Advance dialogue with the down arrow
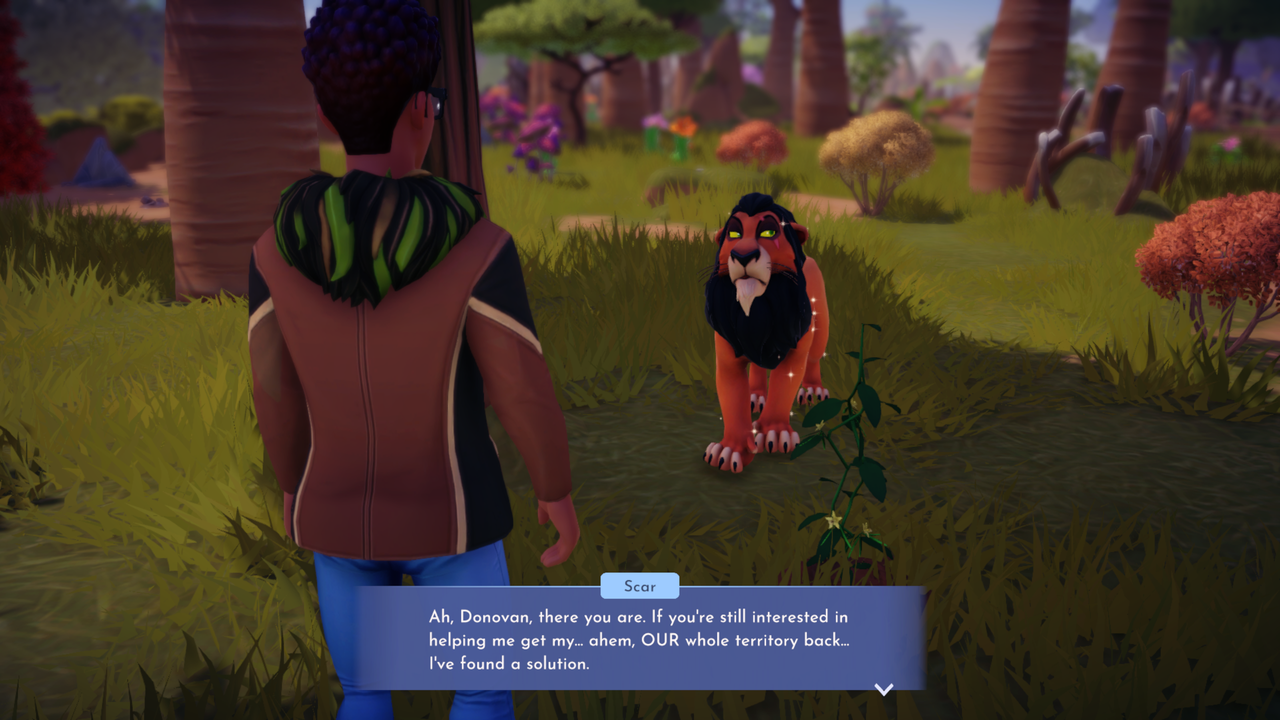 tap(884, 689)
